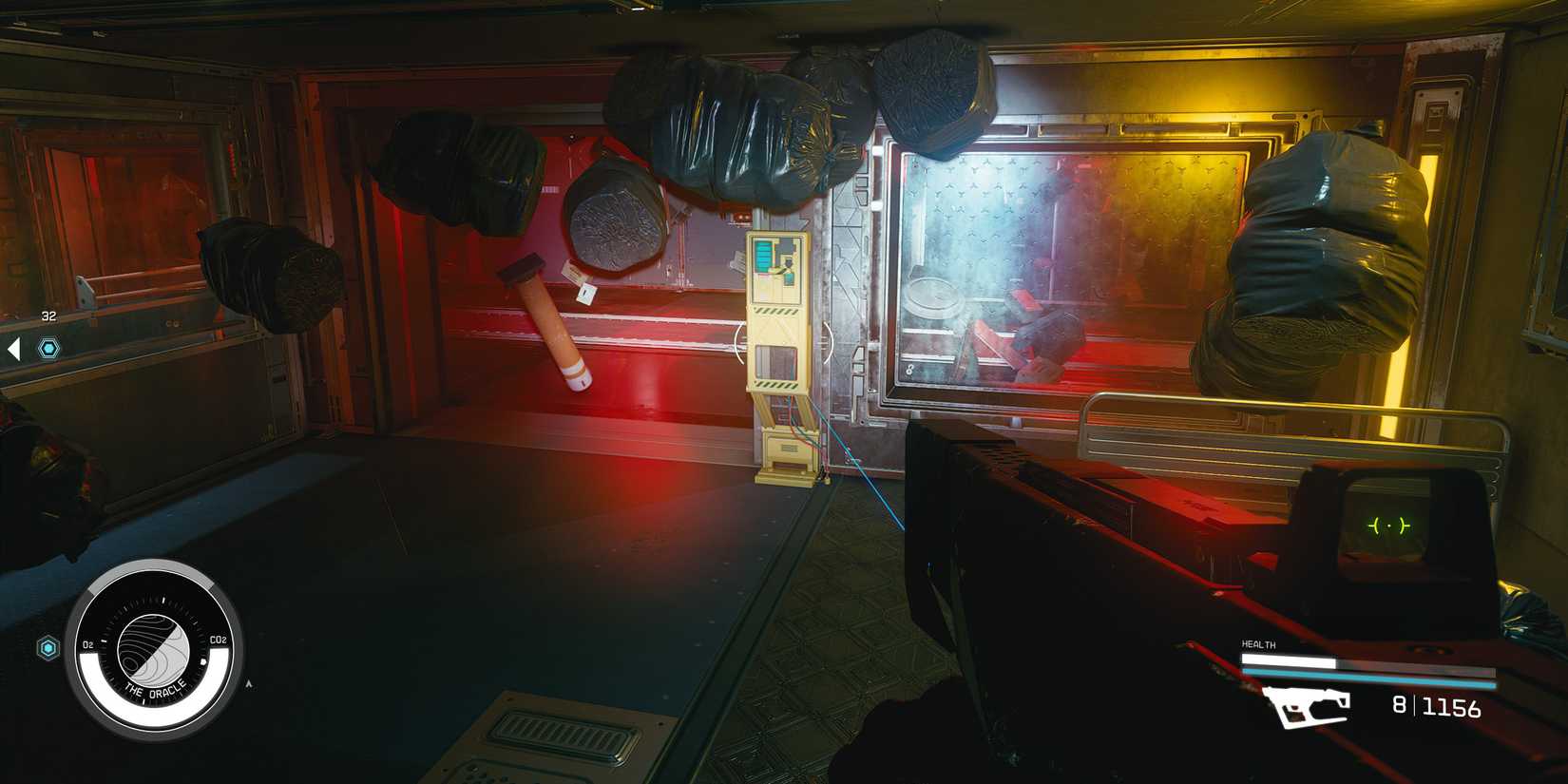1568x784 pixels.
Task: Click the O2 label on the oxygen meter
Action: tap(89, 642)
